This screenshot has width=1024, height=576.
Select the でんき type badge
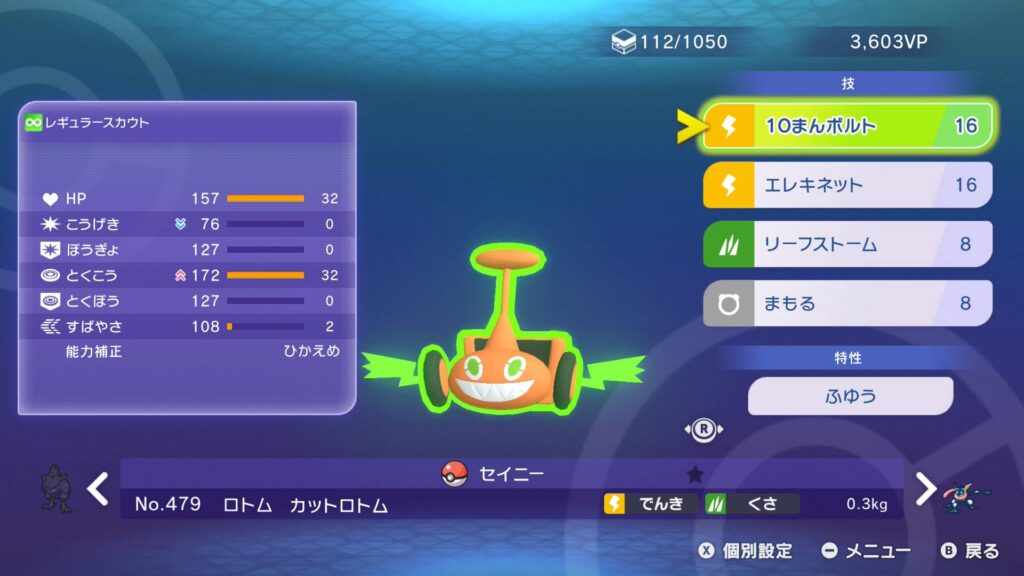[x=650, y=504]
